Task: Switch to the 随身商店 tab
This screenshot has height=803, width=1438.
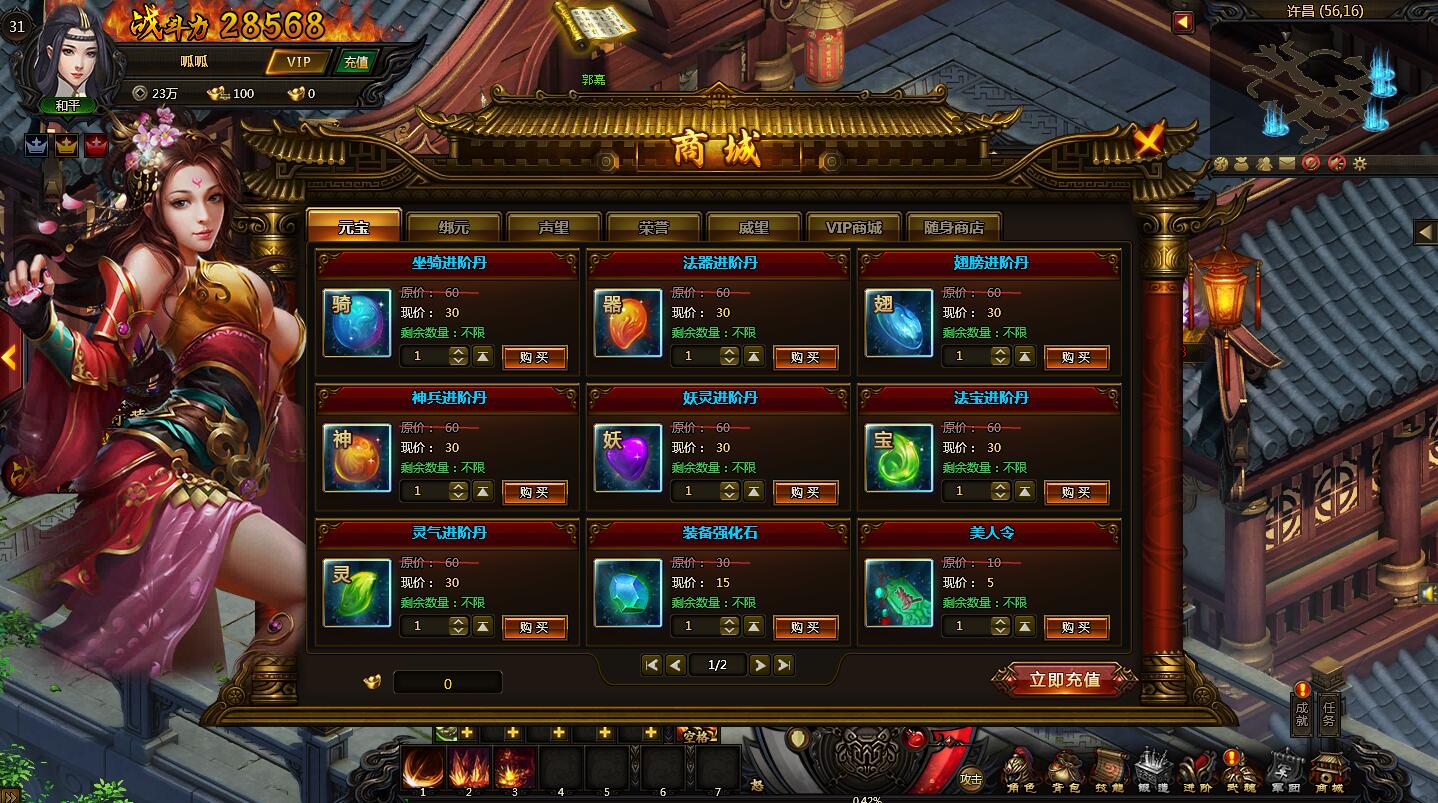Action: 953,227
